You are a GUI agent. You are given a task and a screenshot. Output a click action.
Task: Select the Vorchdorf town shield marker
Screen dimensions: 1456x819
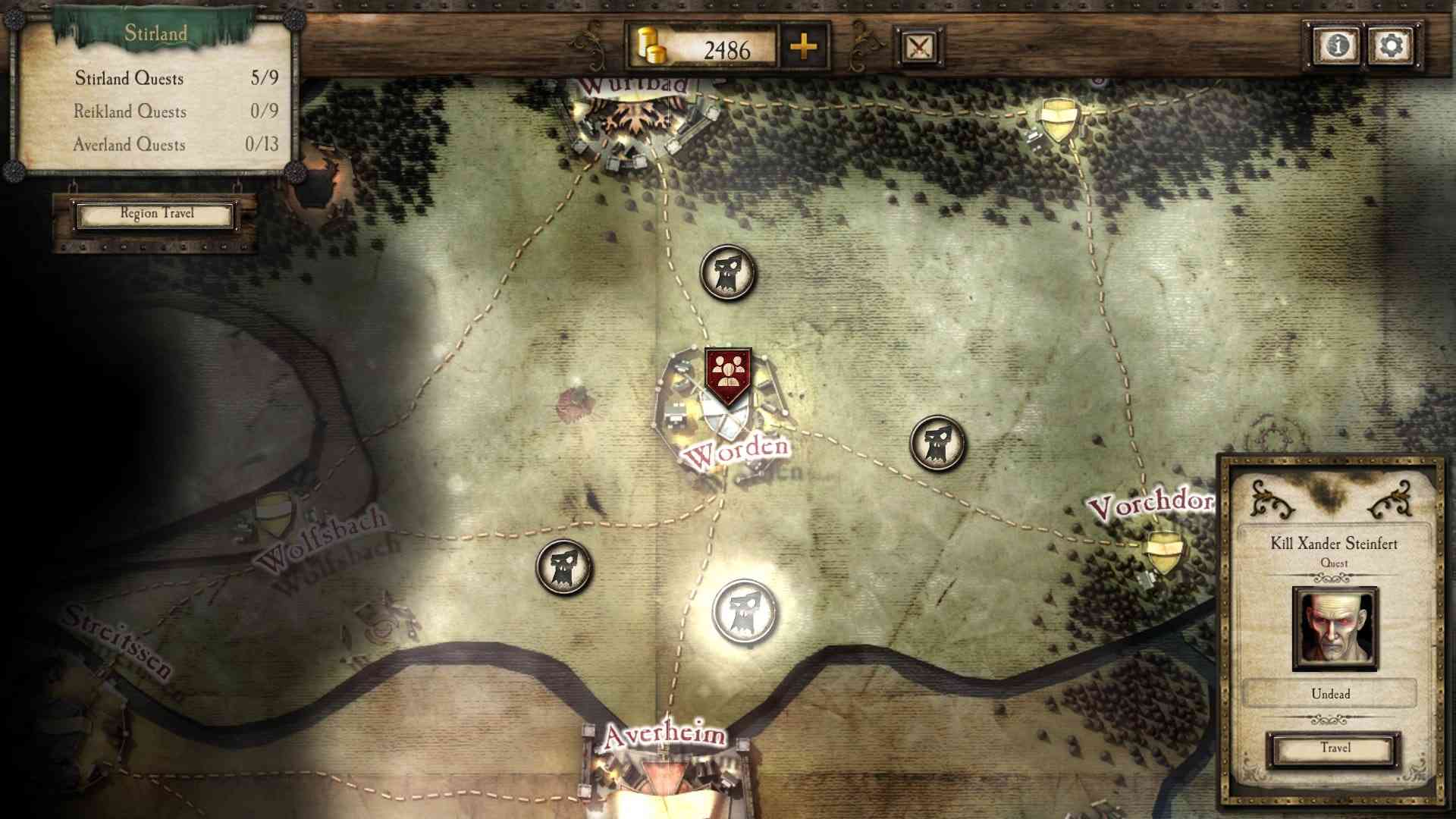[1163, 551]
